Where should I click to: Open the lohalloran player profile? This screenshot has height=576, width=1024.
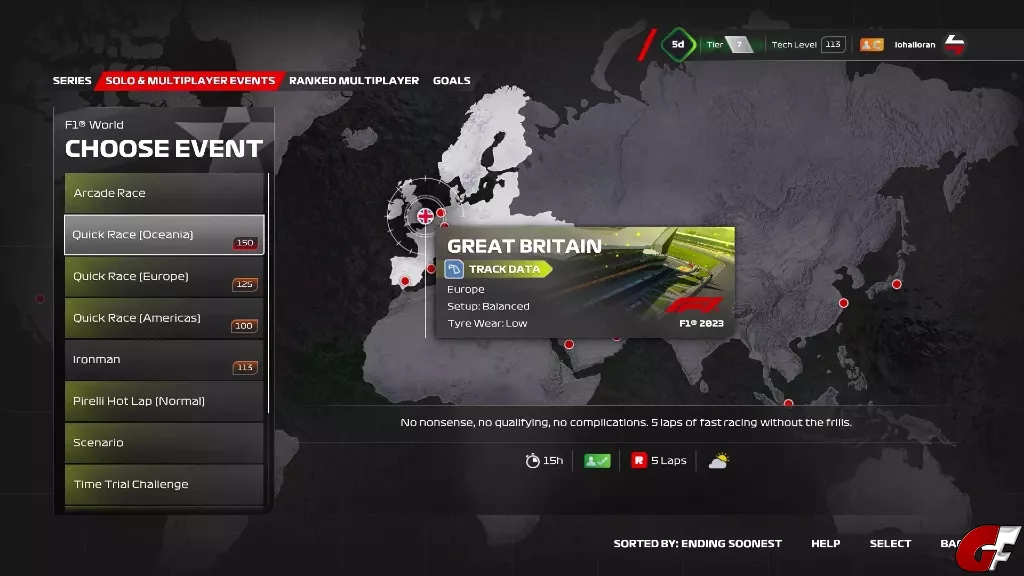click(914, 45)
